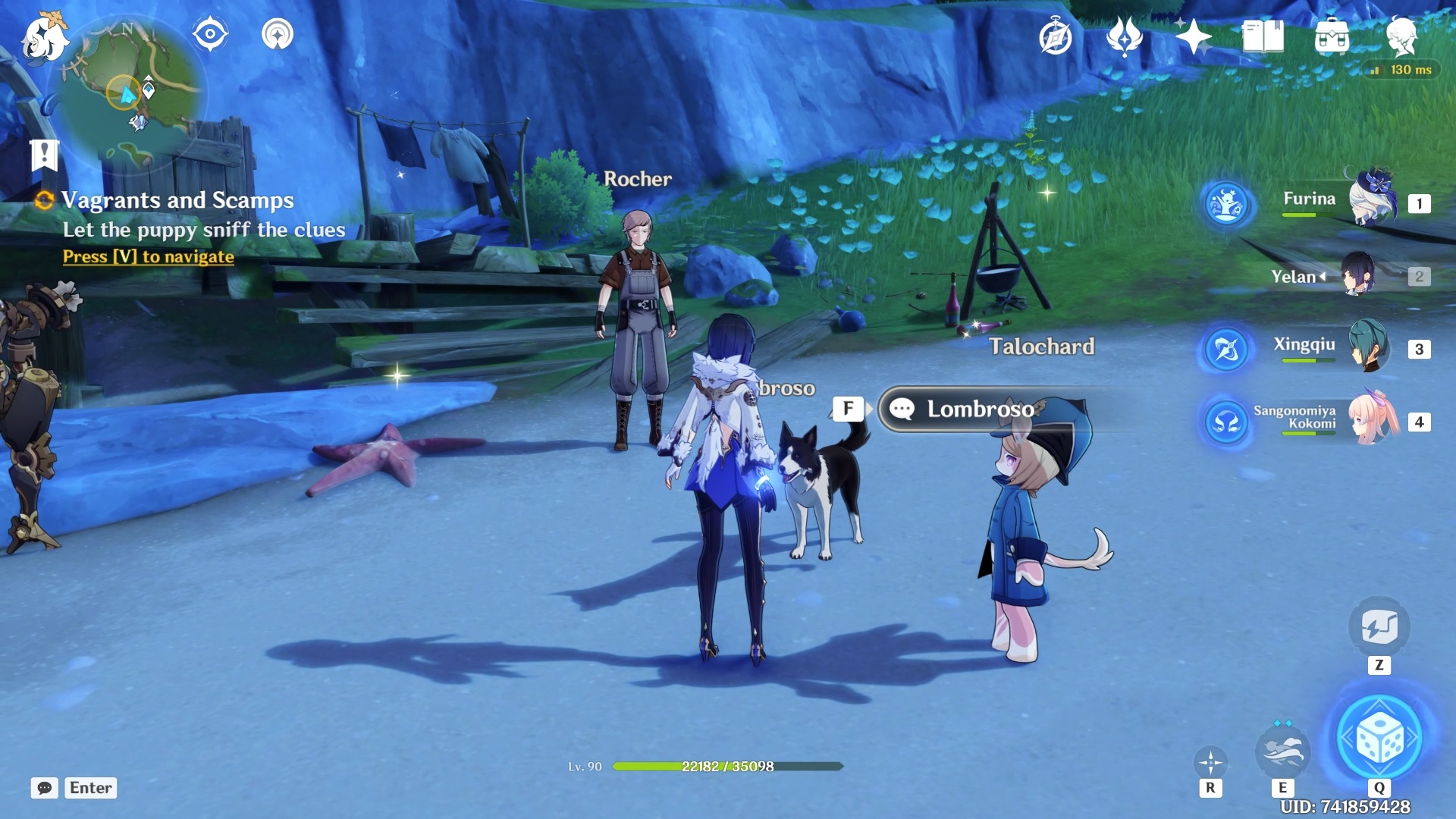
Task: Select the Vagrants and Scamps quest tracker
Action: click(177, 200)
